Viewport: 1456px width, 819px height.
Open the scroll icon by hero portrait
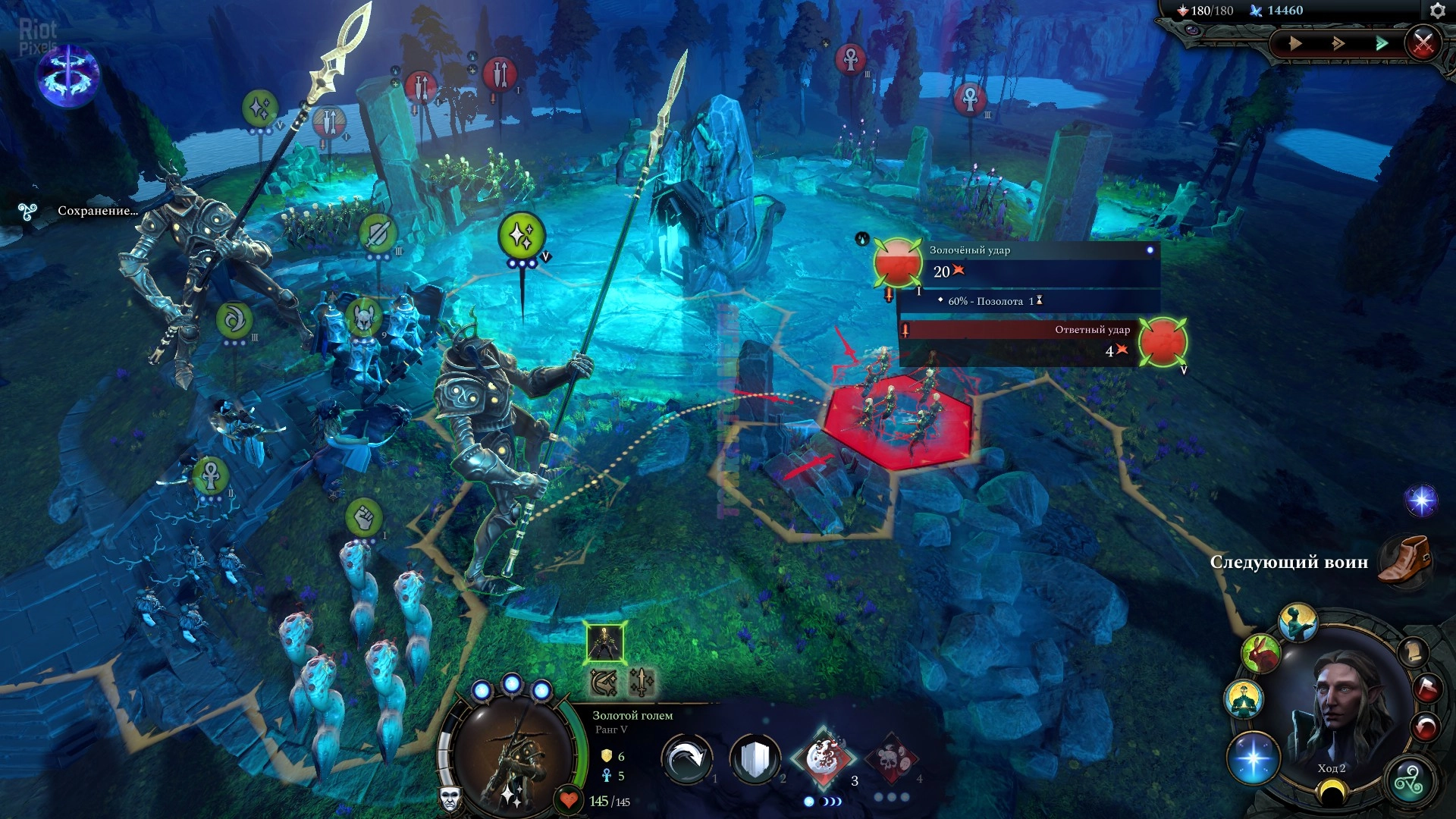(x=1414, y=652)
